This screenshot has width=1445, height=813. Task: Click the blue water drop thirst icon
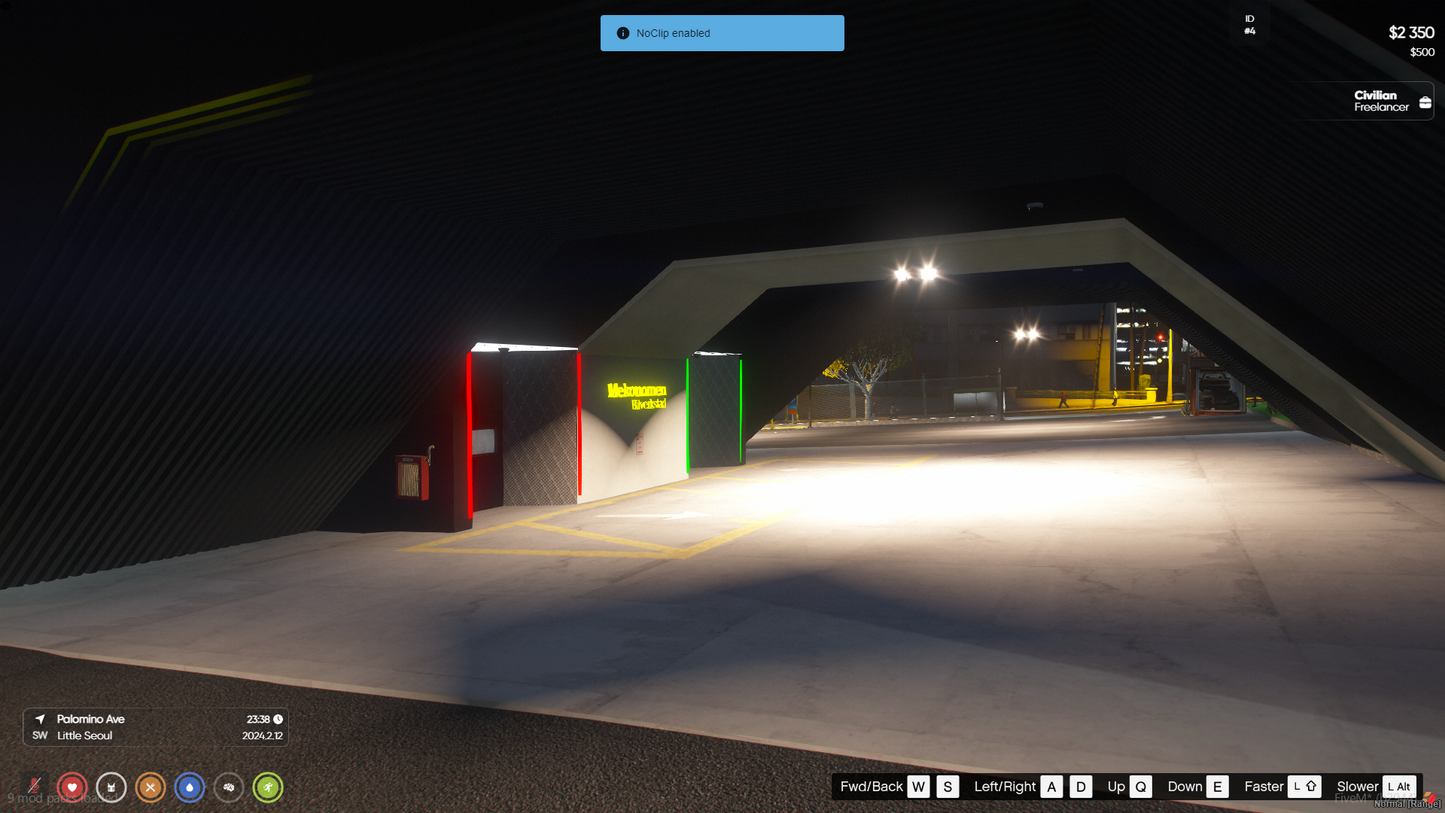pos(189,787)
